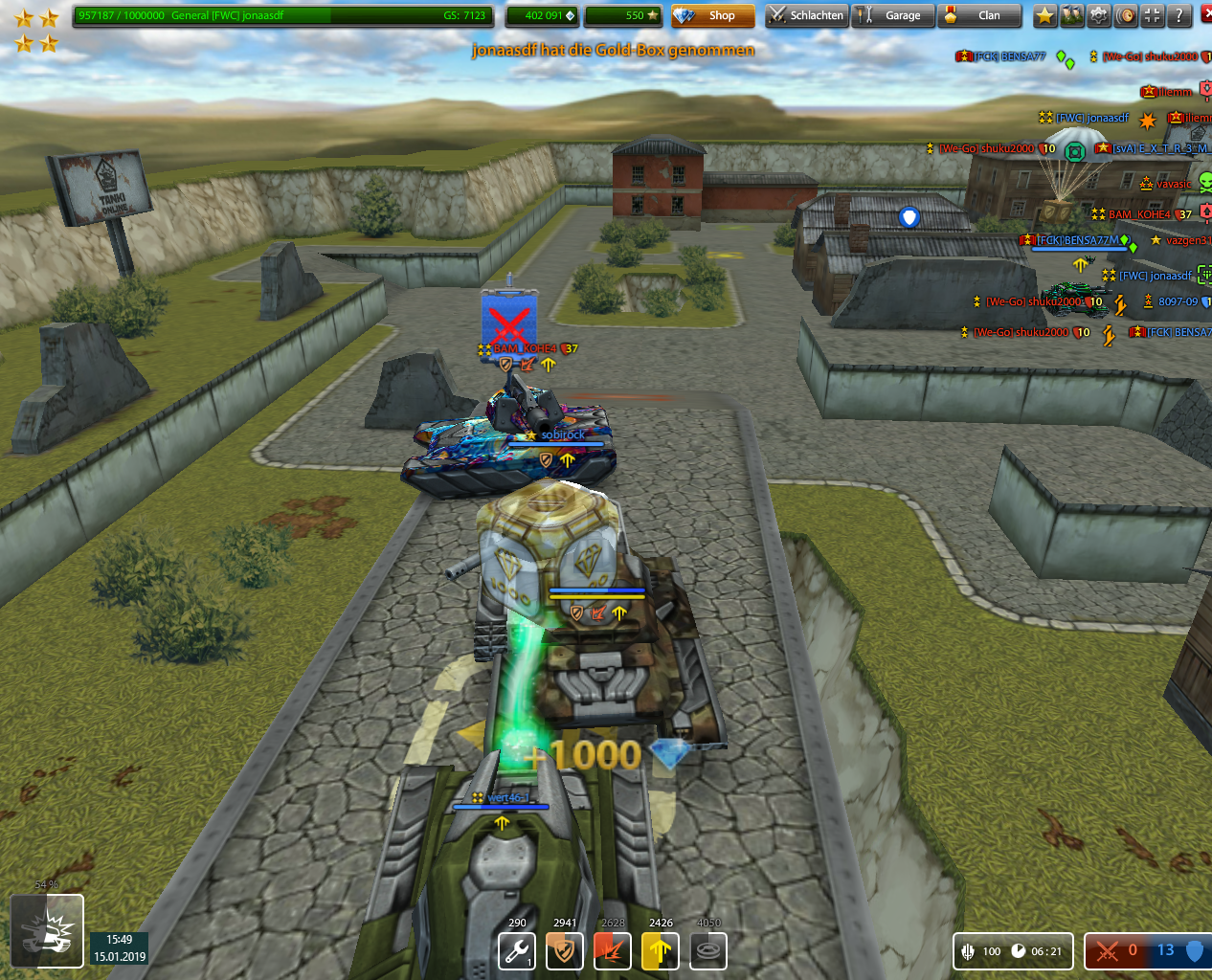Activate the speed boost arrow supply

661,951
